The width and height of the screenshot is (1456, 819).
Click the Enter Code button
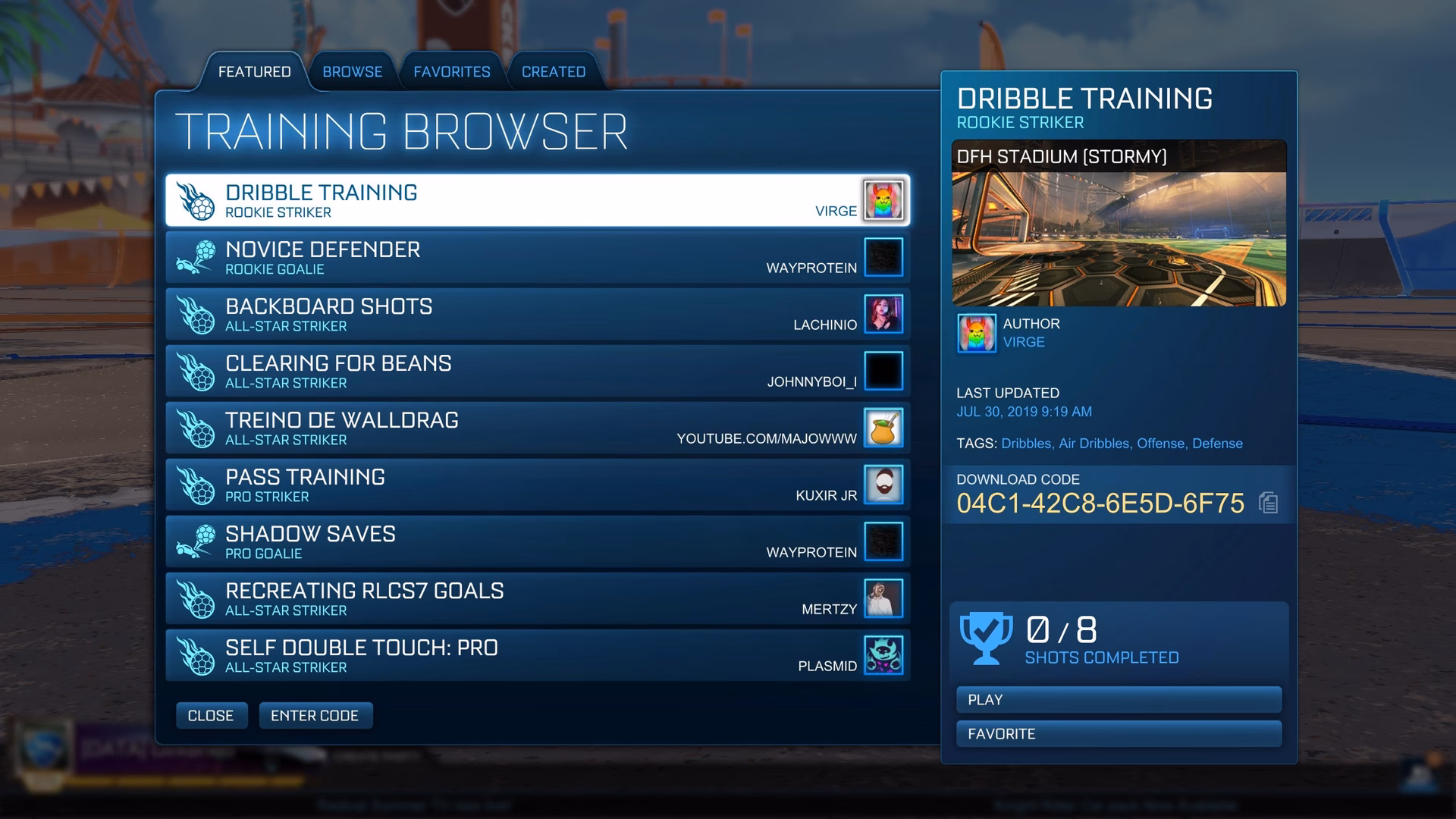315,715
